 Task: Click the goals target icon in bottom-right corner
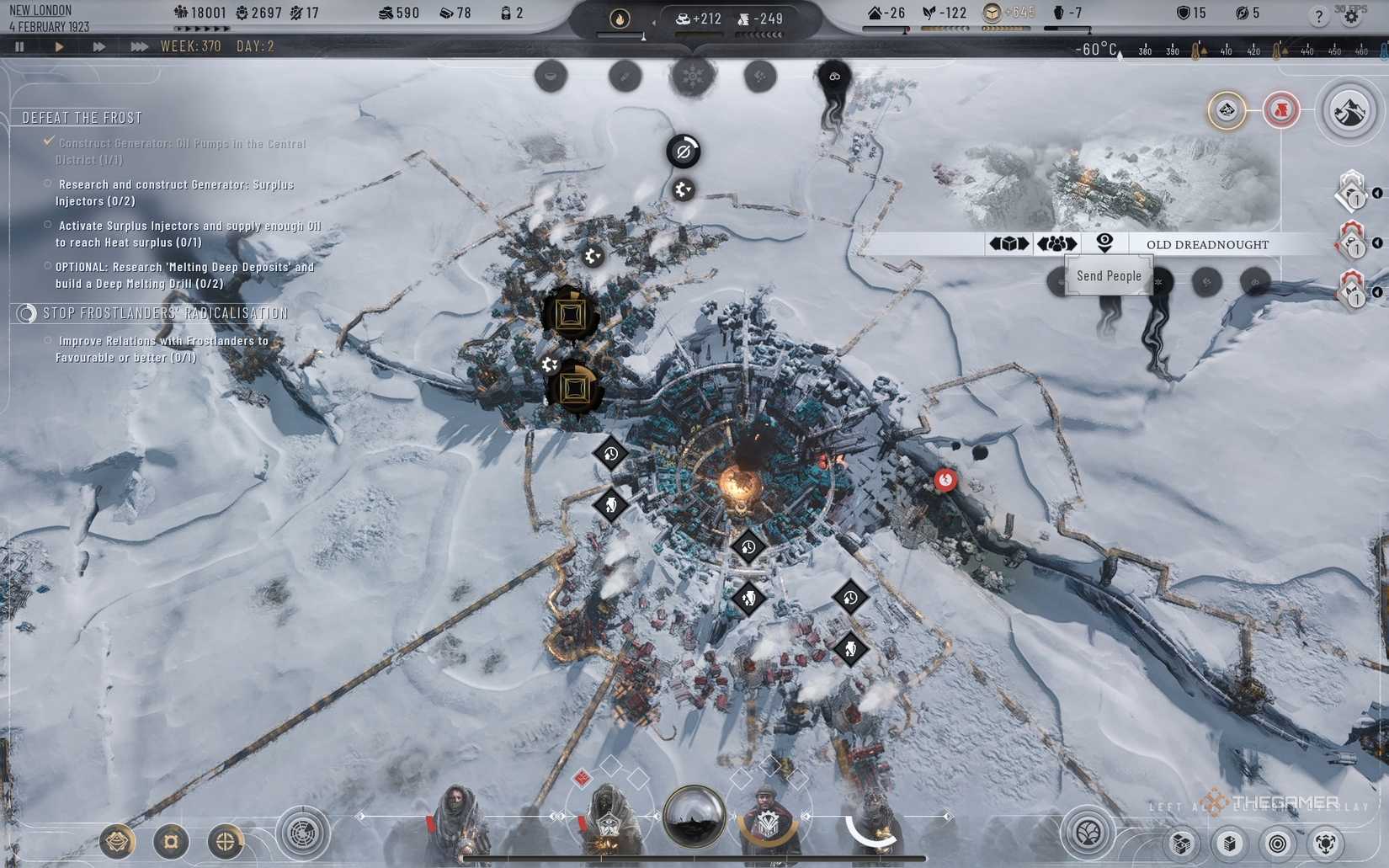pos(1278,843)
